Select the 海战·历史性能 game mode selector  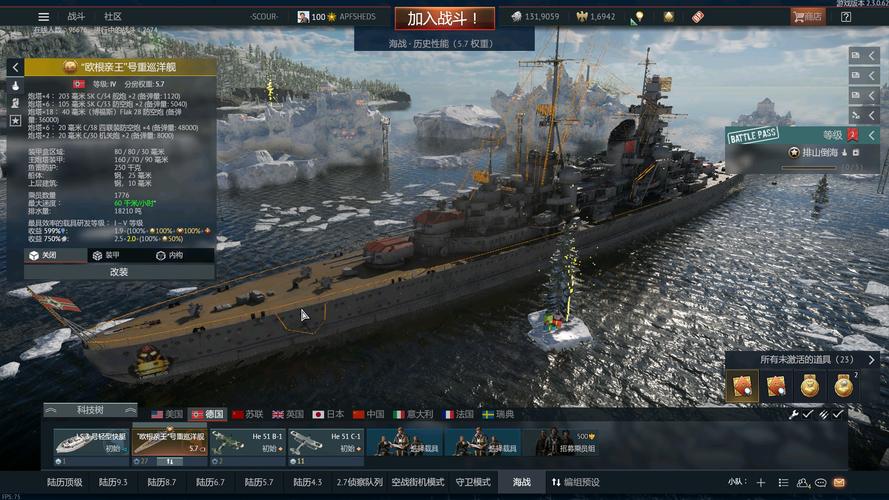pyautogui.click(x=443, y=43)
